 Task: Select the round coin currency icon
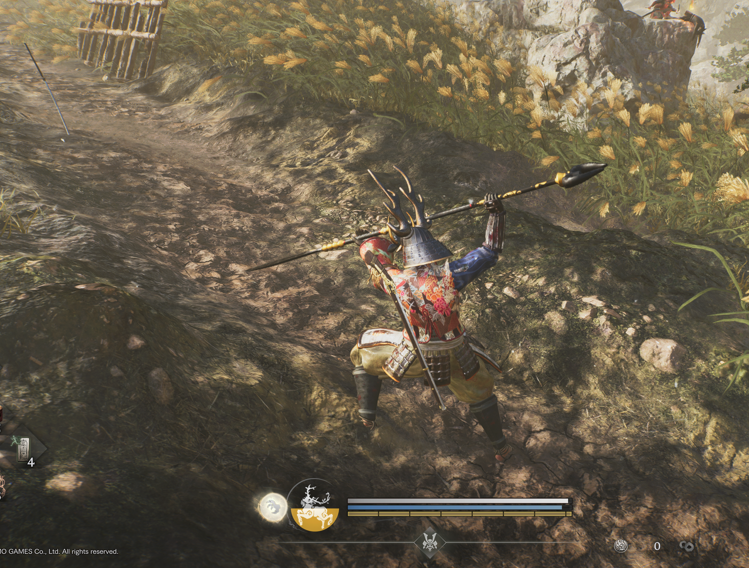coord(621,546)
